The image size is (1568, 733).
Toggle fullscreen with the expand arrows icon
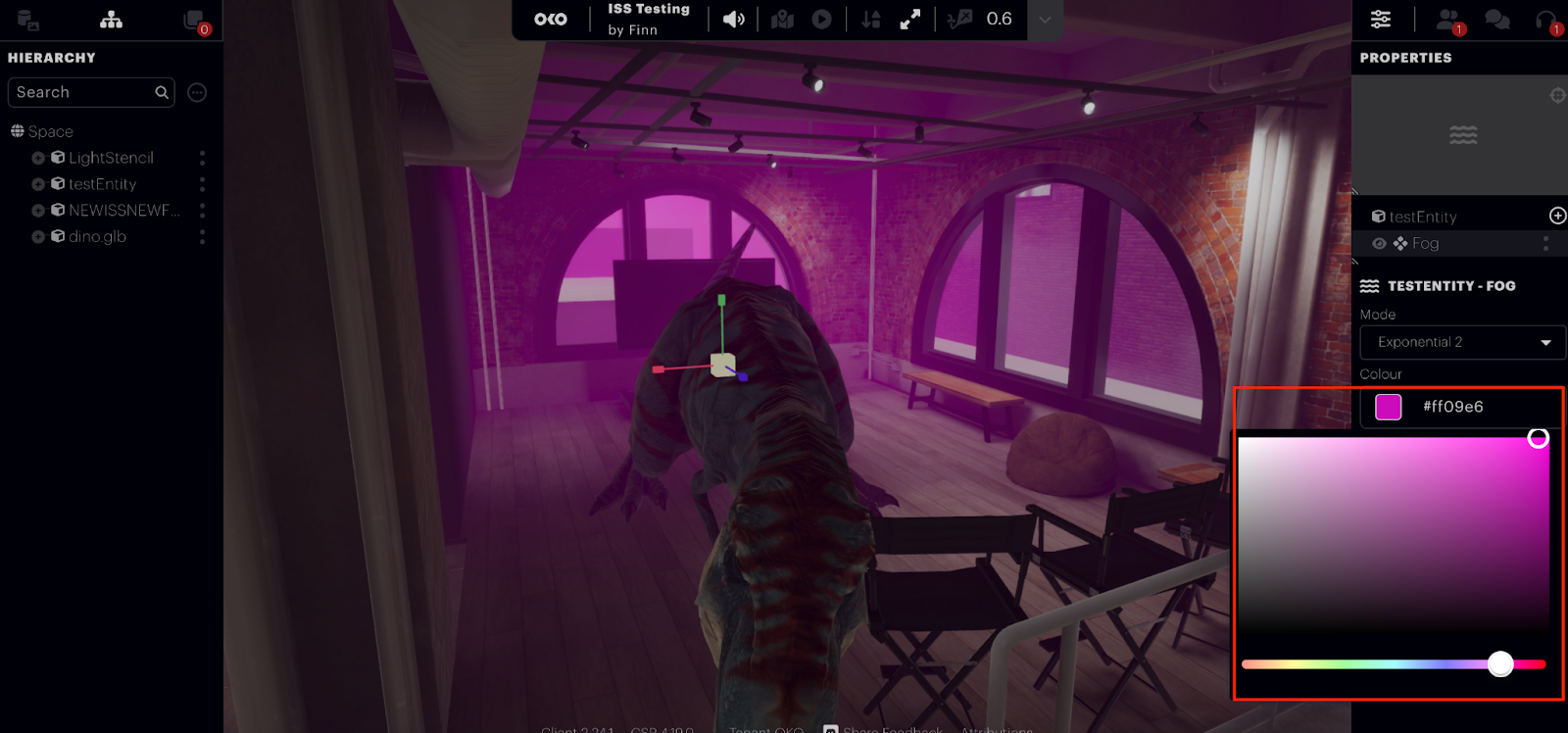tap(910, 20)
